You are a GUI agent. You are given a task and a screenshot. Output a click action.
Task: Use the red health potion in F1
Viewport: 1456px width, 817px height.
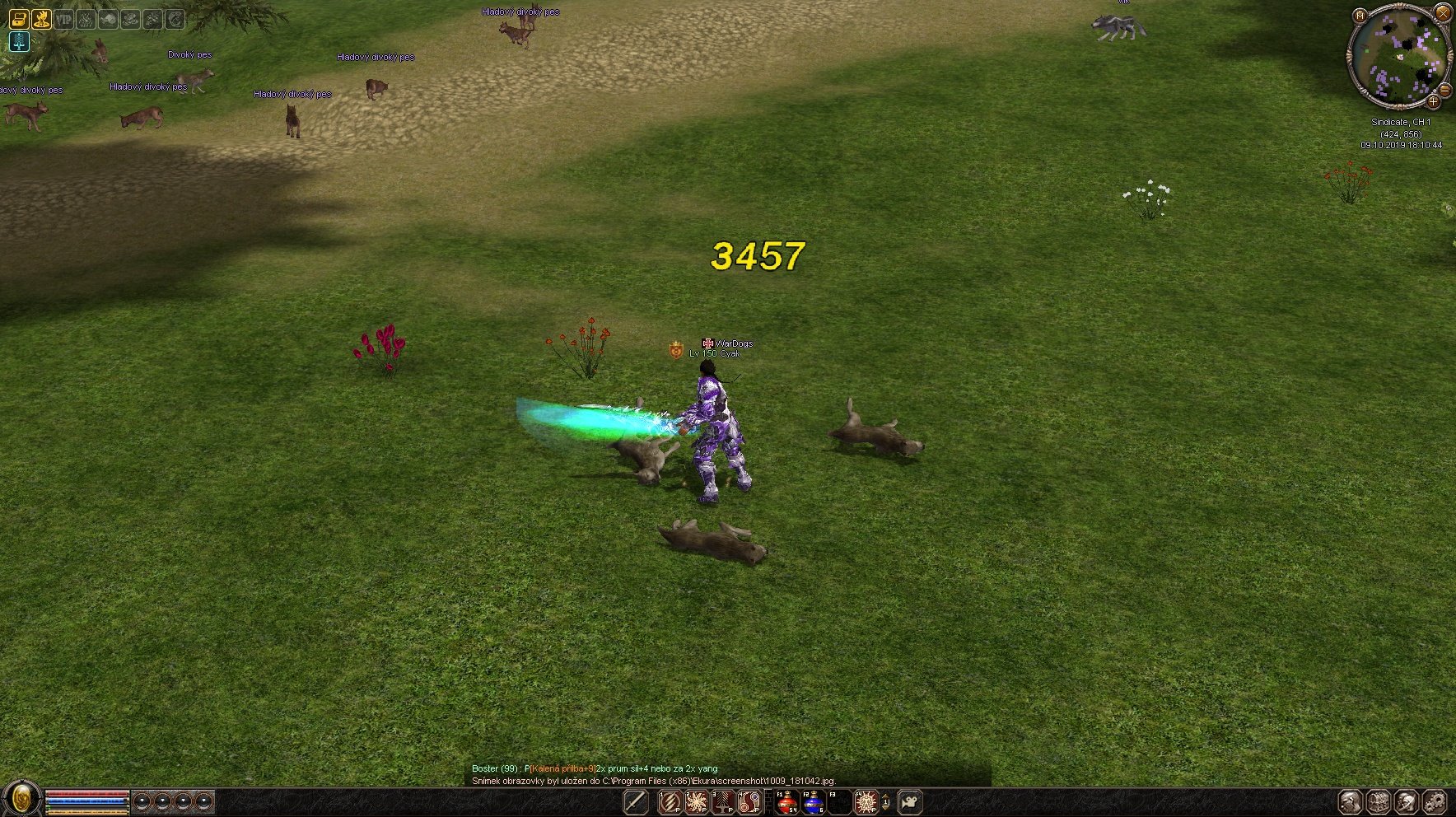786,801
